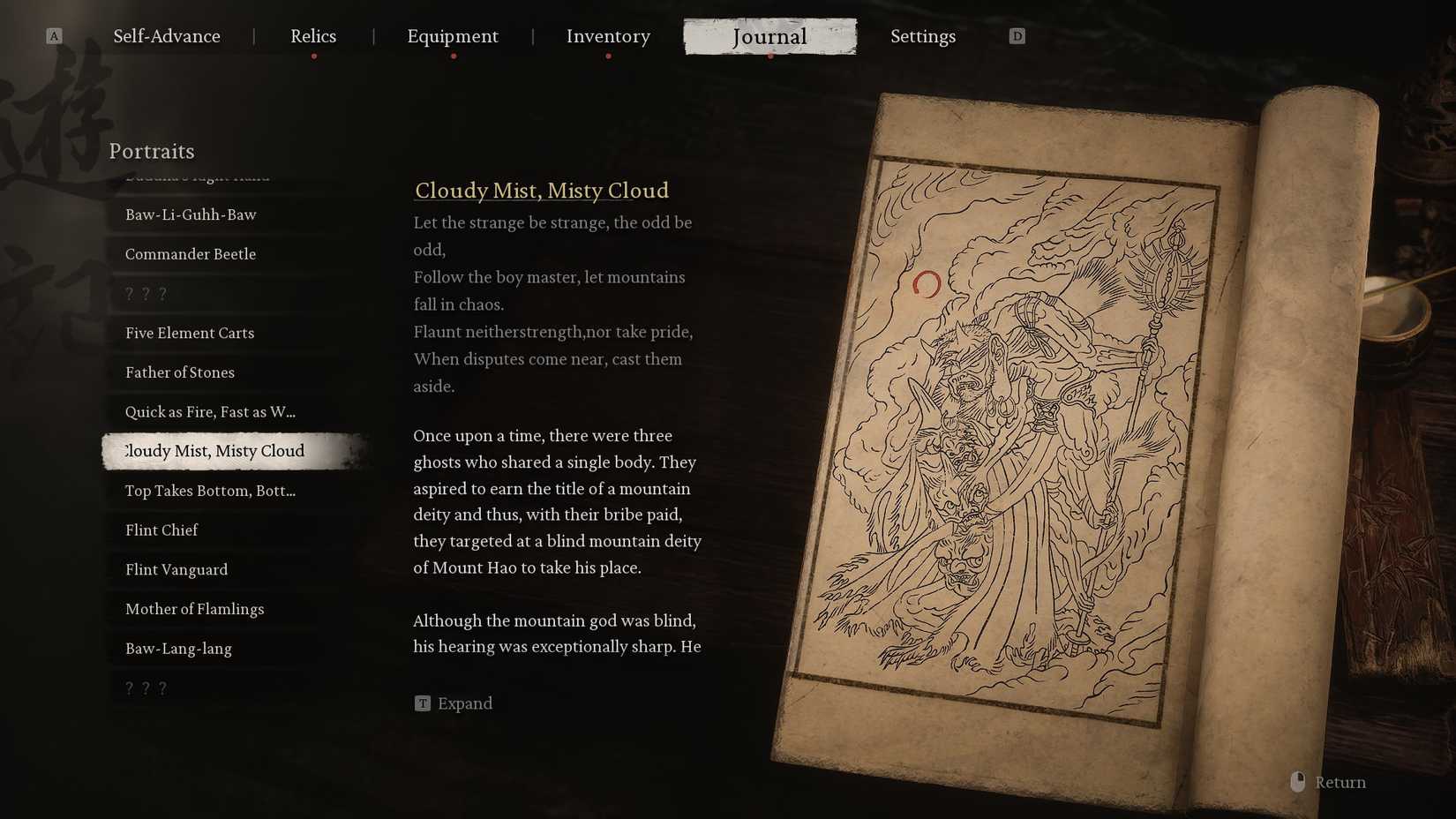Switch to the Settings tab
Screen dimensions: 1456x819
pyautogui.click(x=923, y=36)
